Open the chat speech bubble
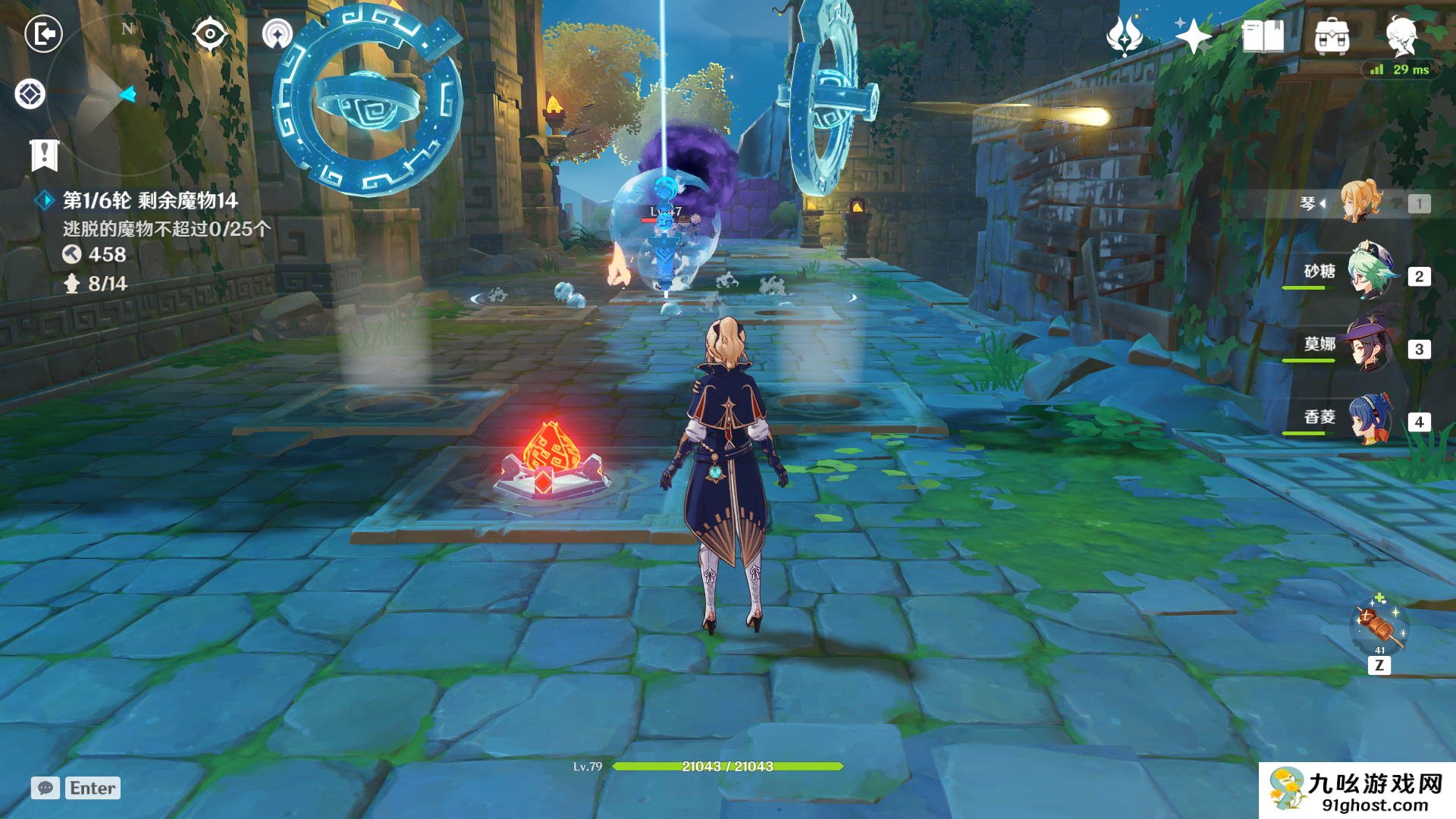This screenshot has height=819, width=1456. pos(45,788)
